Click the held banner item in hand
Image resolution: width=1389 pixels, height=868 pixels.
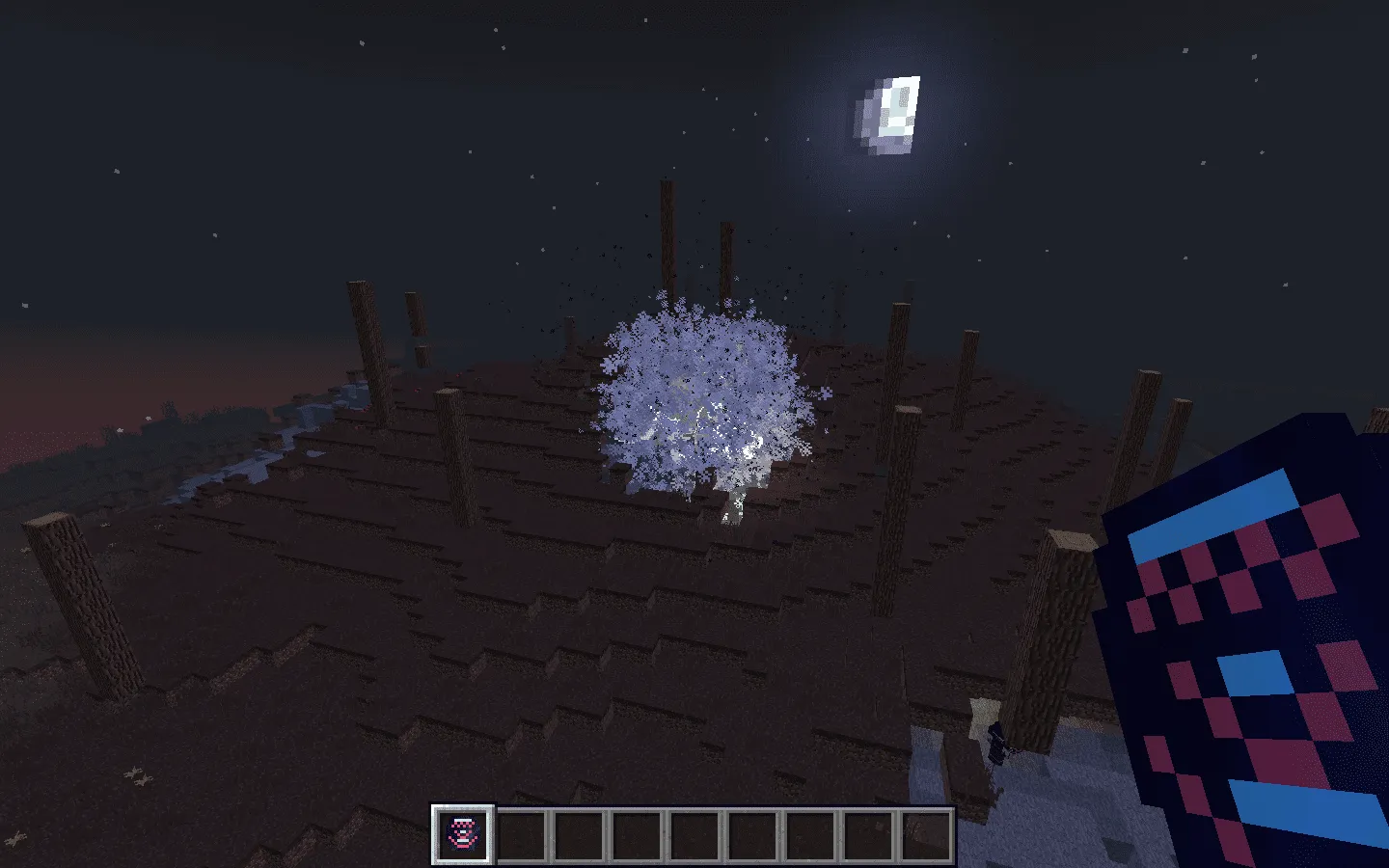point(1244,627)
